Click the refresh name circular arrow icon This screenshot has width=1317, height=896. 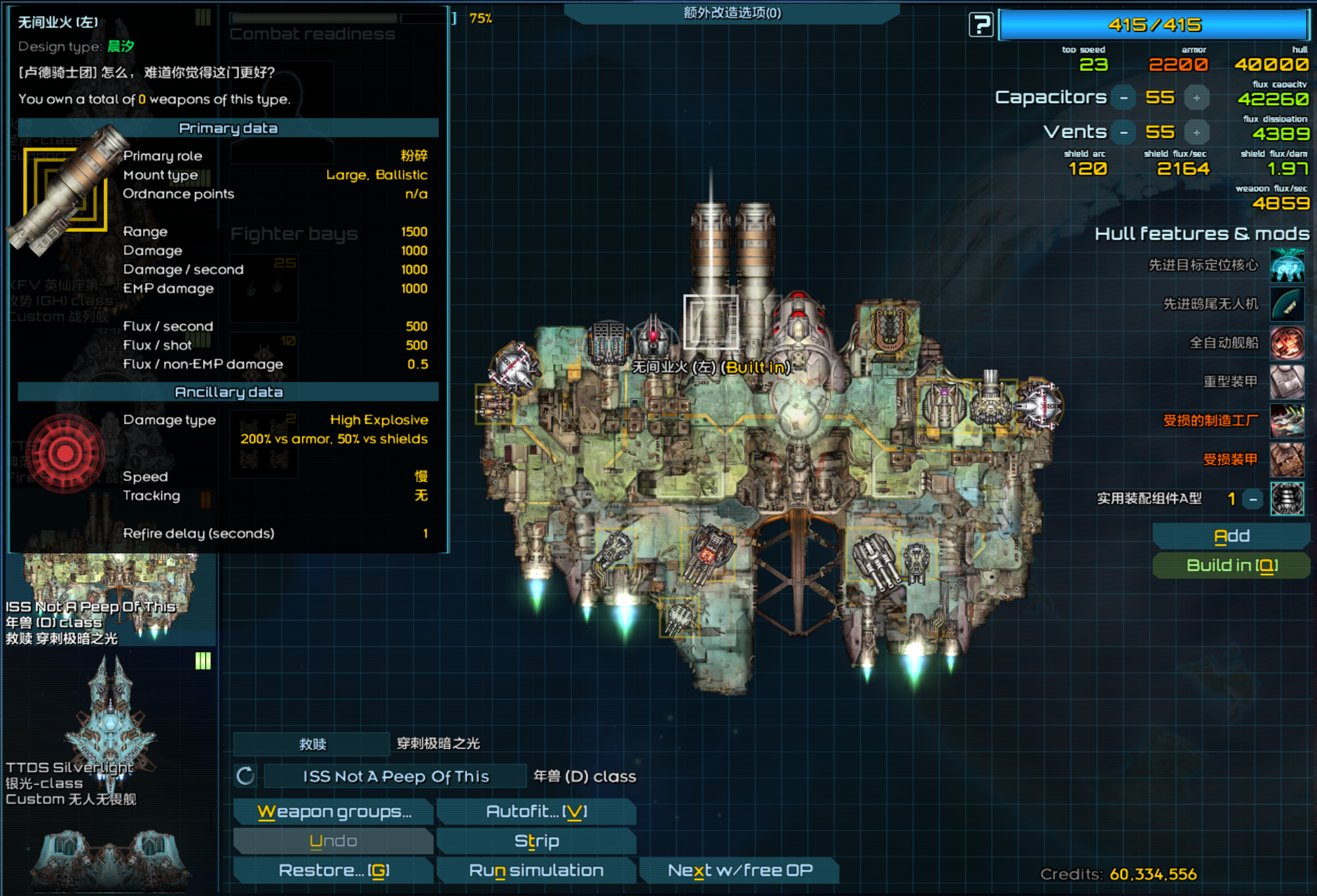pos(245,776)
